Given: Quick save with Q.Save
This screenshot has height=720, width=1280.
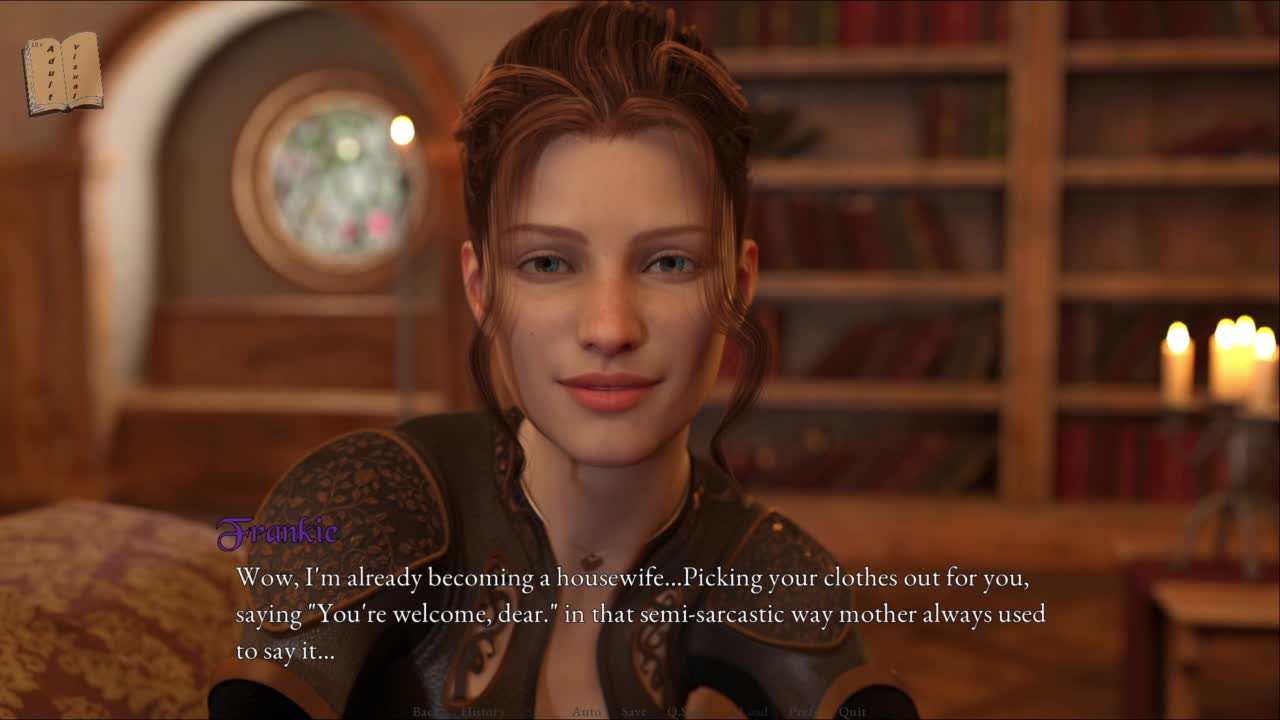Looking at the screenshot, I should pyautogui.click(x=687, y=712).
